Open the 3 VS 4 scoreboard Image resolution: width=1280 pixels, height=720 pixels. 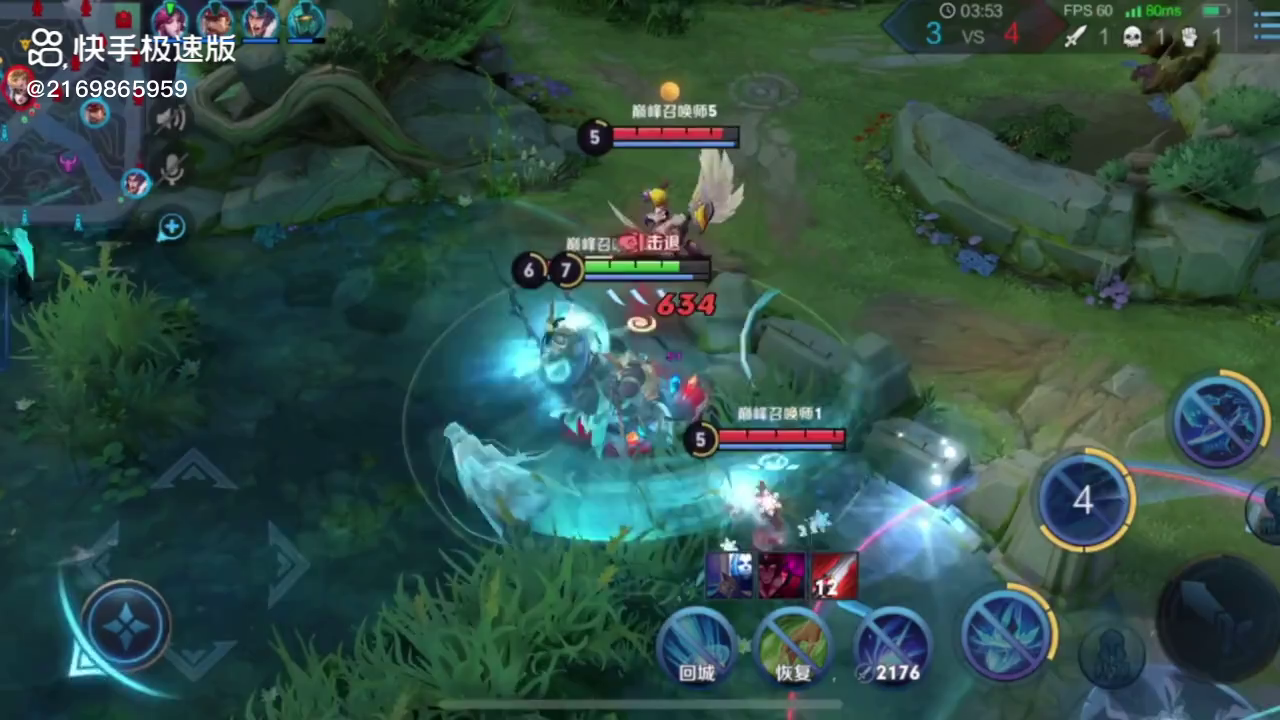972,33
